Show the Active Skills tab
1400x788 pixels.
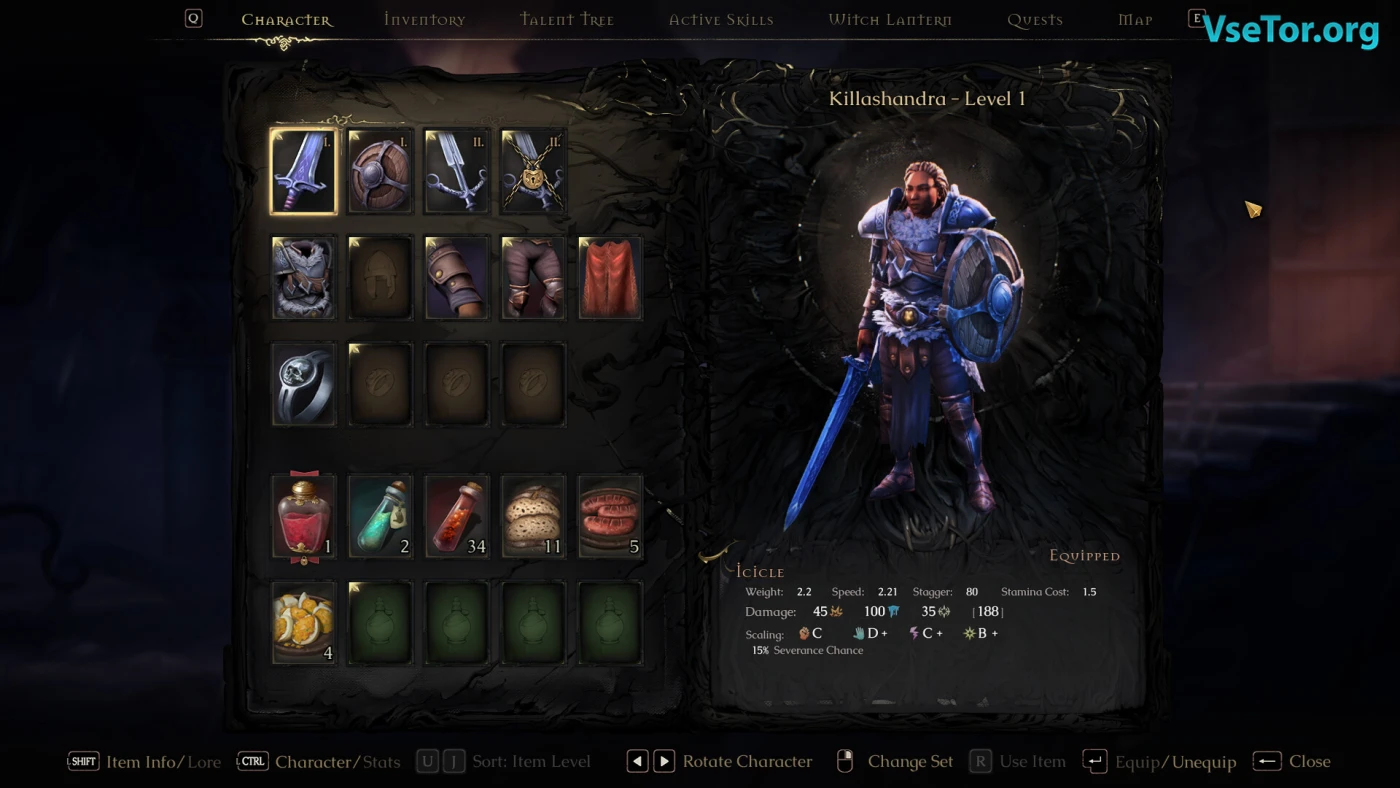tap(720, 20)
